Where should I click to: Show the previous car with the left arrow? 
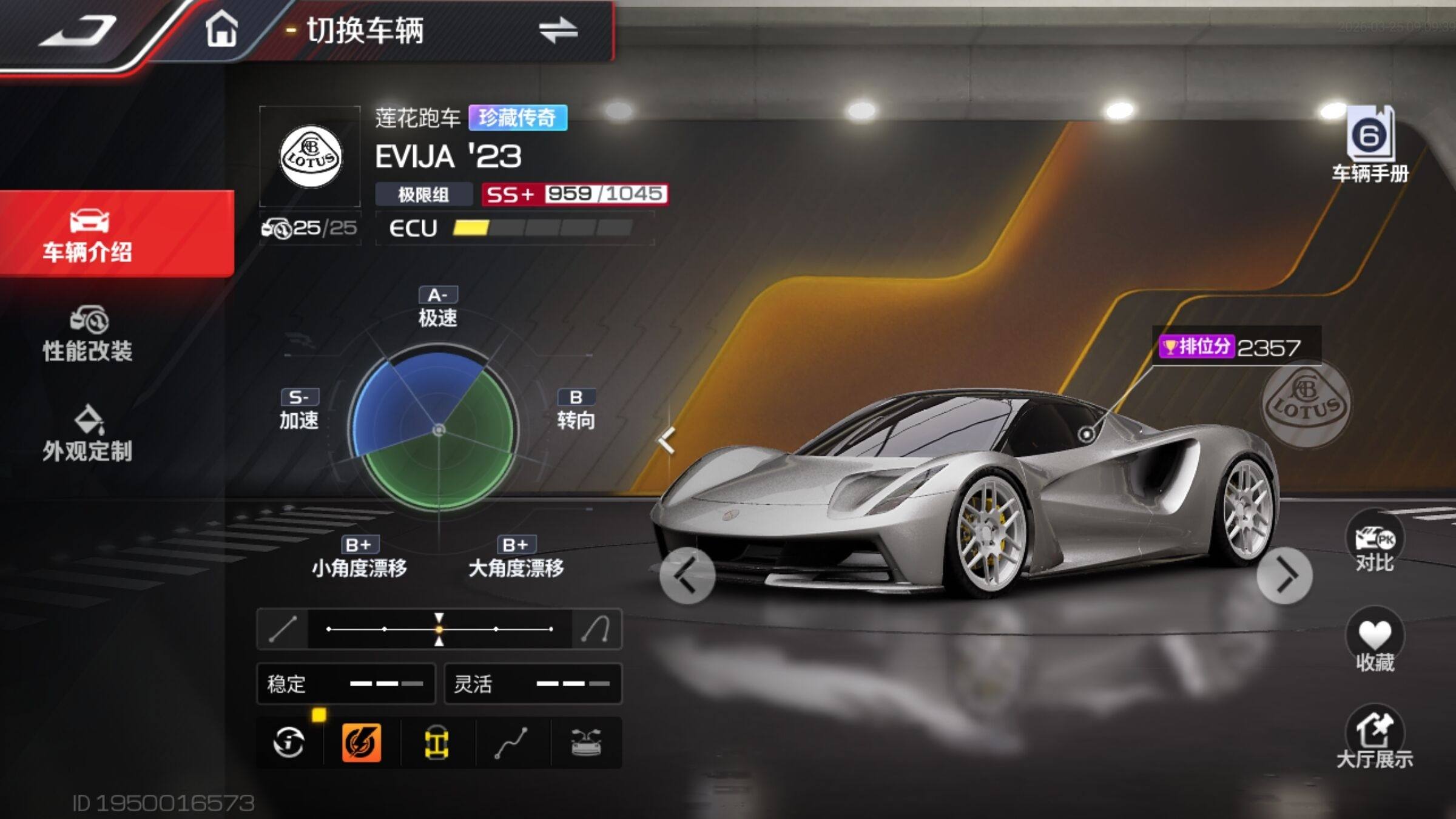[687, 575]
